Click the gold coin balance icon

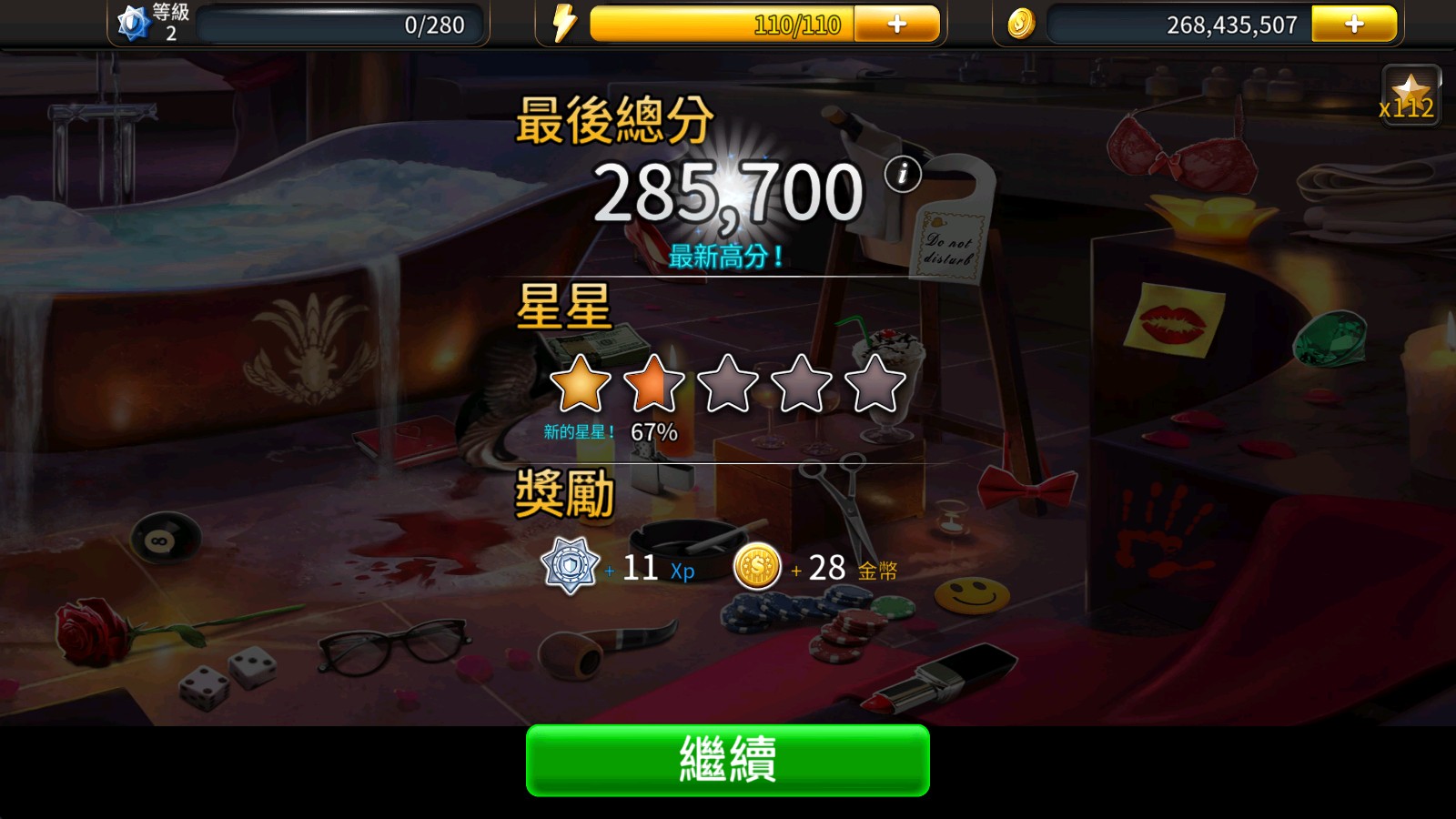tap(1021, 25)
